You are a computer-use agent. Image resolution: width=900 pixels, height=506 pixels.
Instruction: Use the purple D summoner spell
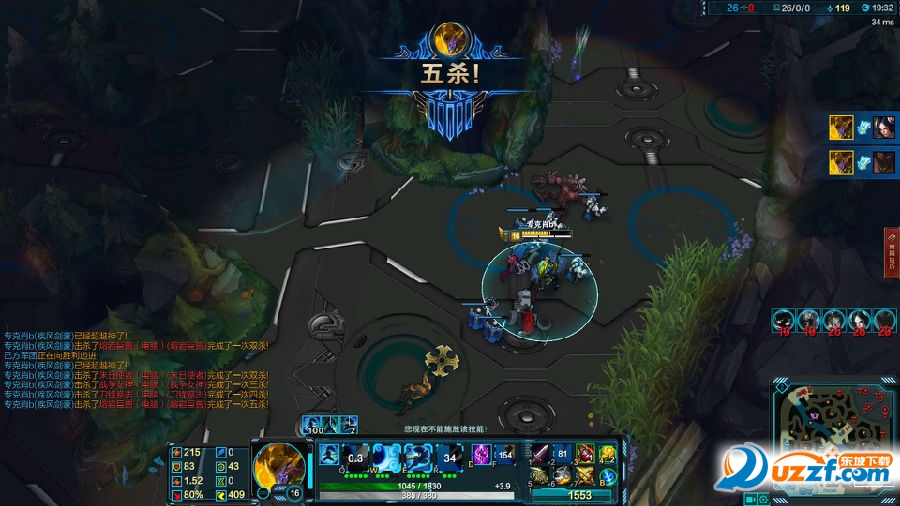(481, 453)
